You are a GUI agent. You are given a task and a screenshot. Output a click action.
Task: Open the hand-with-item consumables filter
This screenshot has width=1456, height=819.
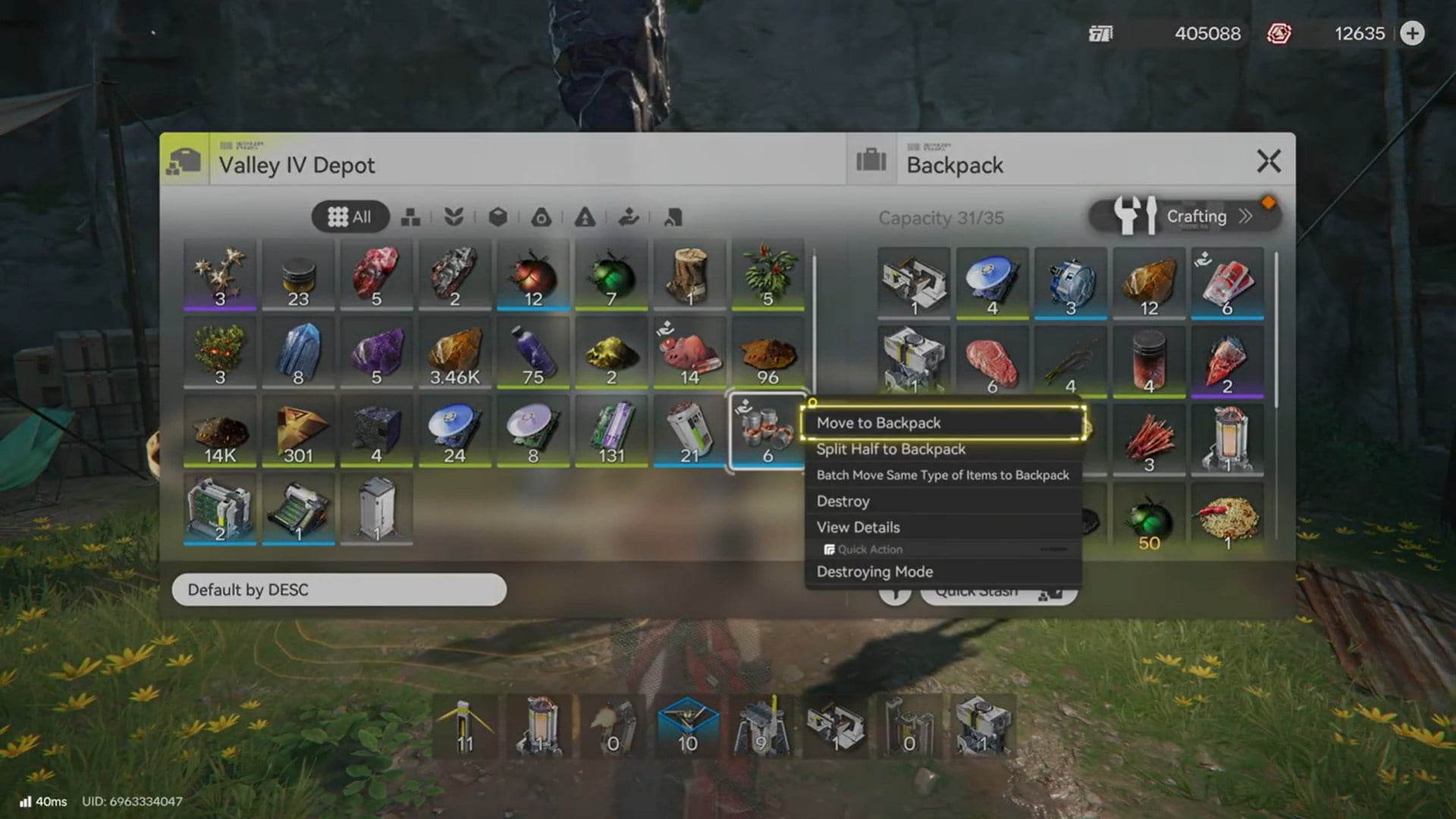click(629, 218)
